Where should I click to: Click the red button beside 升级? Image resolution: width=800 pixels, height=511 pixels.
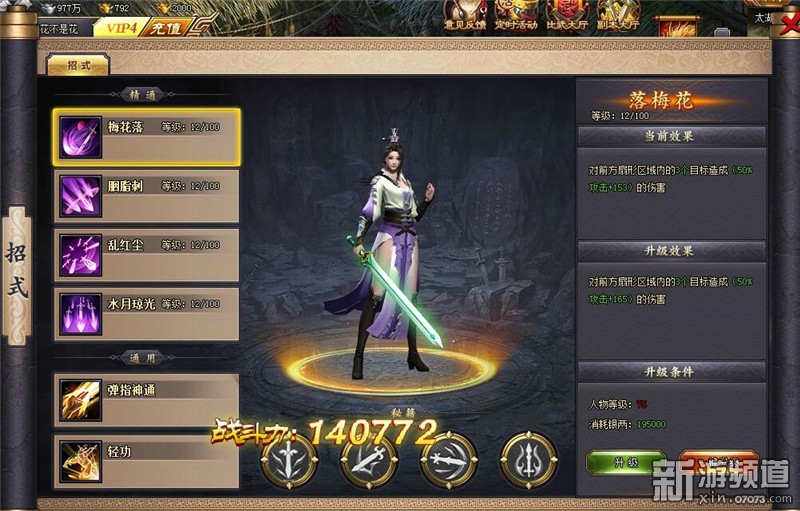718,462
